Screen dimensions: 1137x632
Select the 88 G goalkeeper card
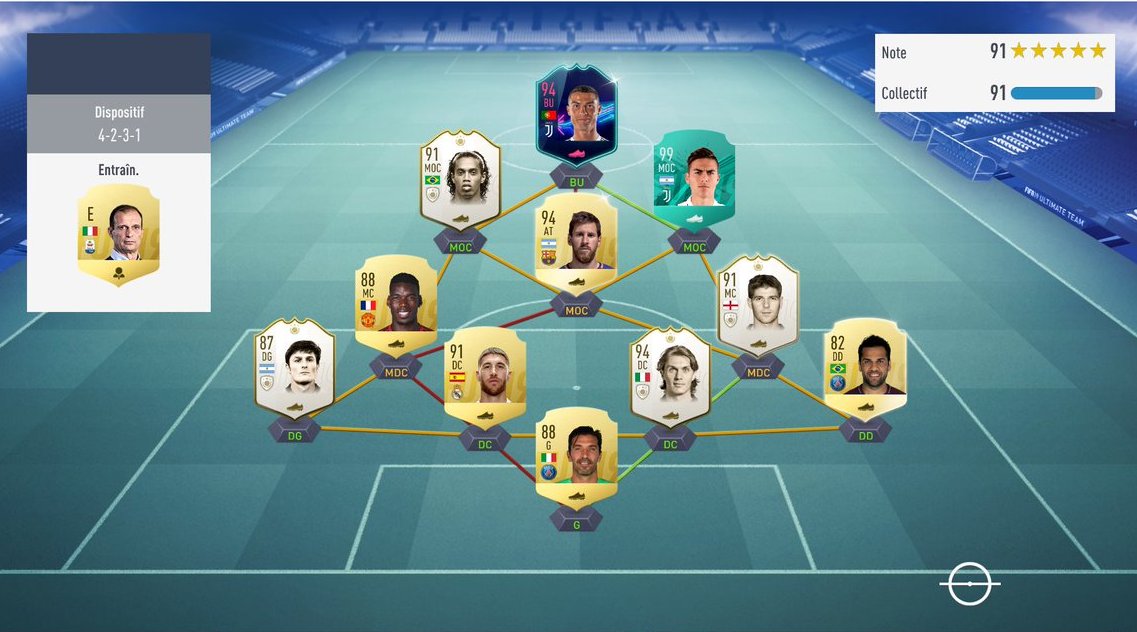(x=576, y=456)
